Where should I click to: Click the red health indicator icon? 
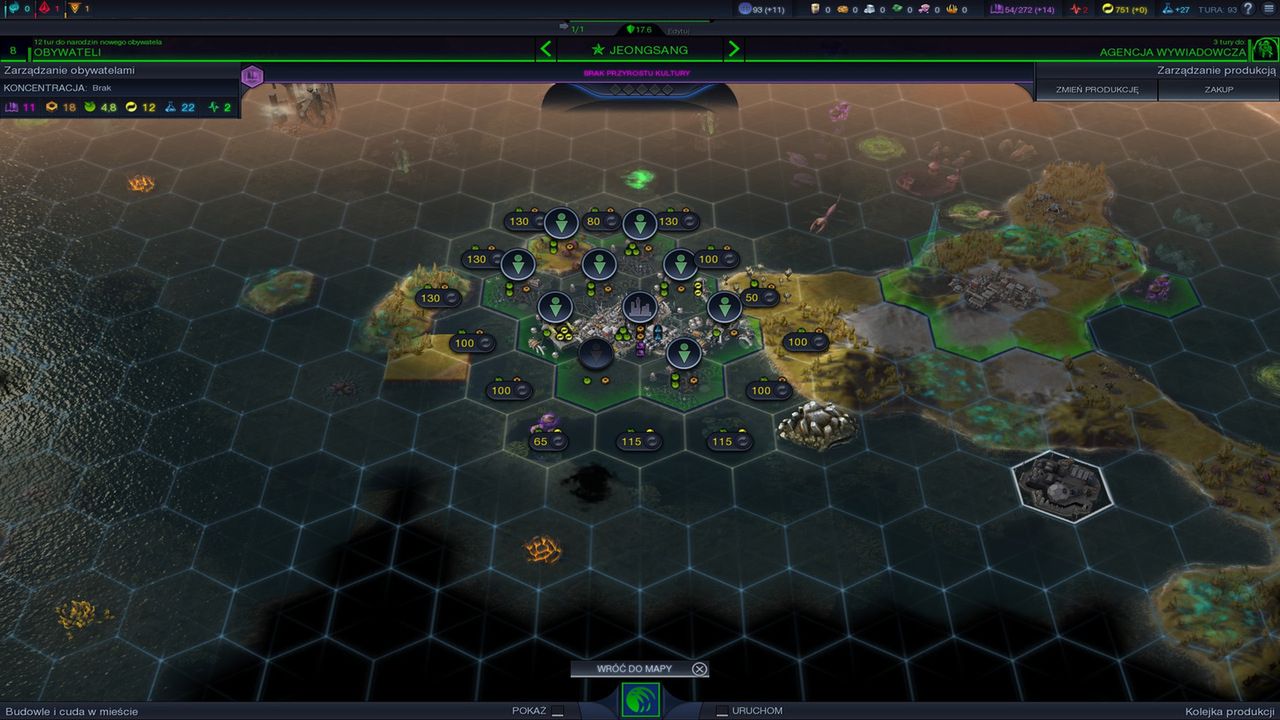pos(1076,9)
